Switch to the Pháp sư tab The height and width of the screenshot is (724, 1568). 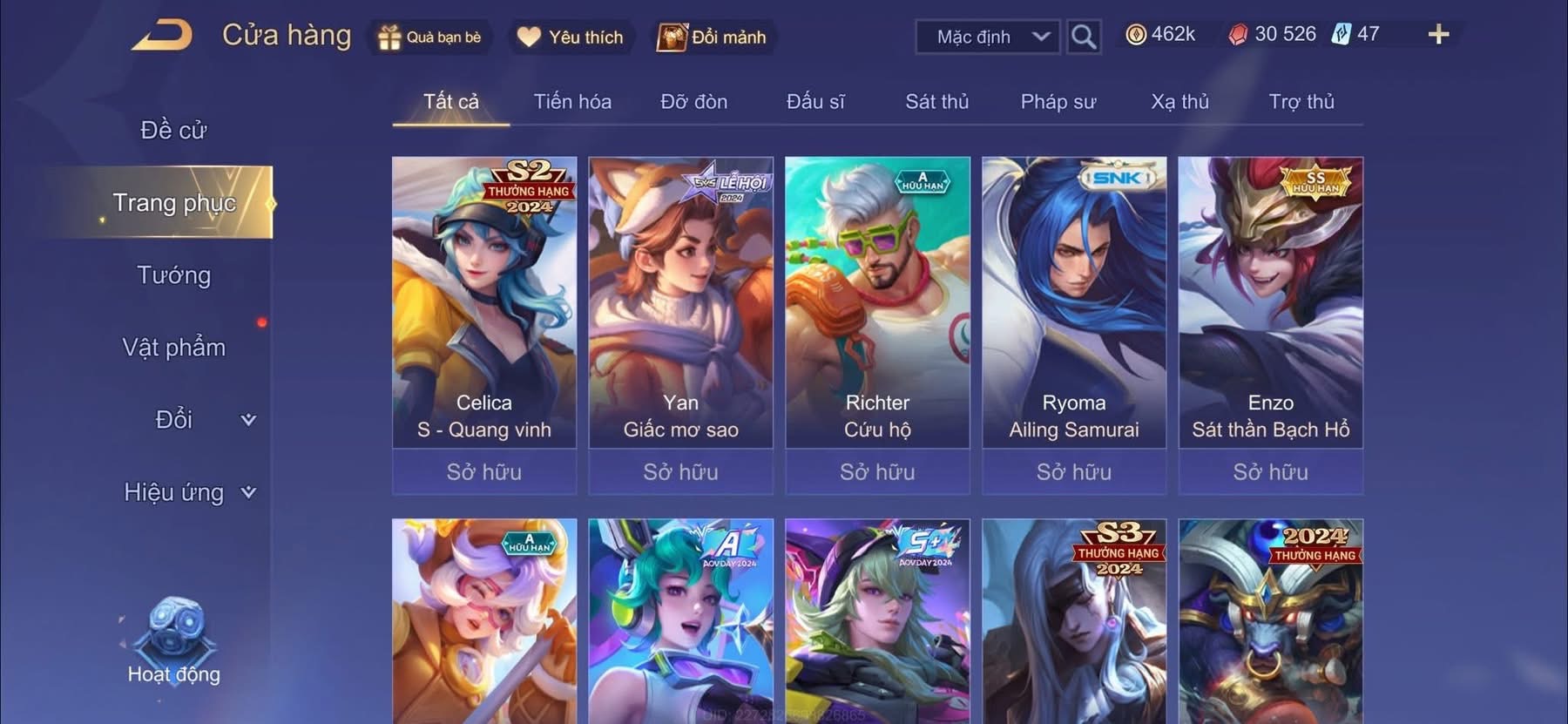1058,102
